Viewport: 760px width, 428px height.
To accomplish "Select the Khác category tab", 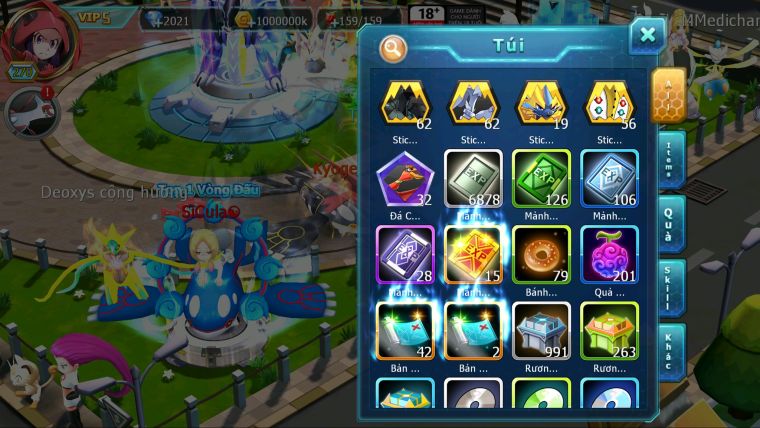I will (x=668, y=350).
